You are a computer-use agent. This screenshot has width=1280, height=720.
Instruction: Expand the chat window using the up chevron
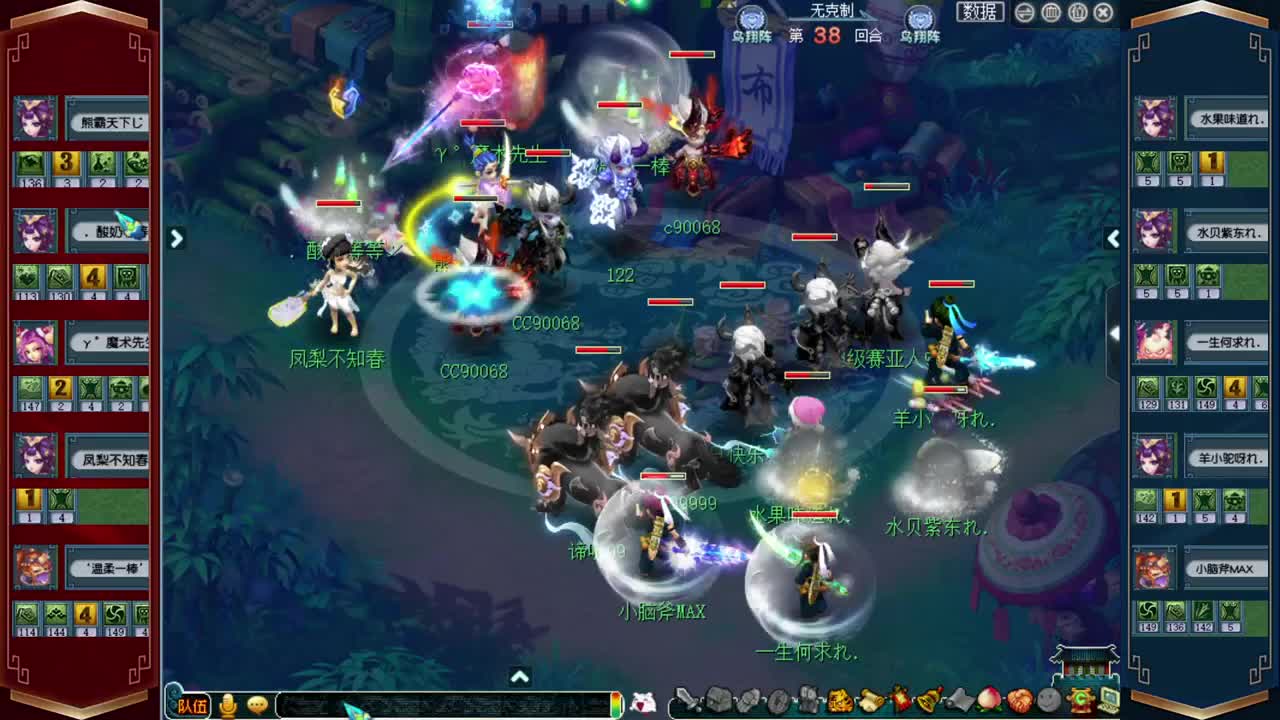(518, 678)
